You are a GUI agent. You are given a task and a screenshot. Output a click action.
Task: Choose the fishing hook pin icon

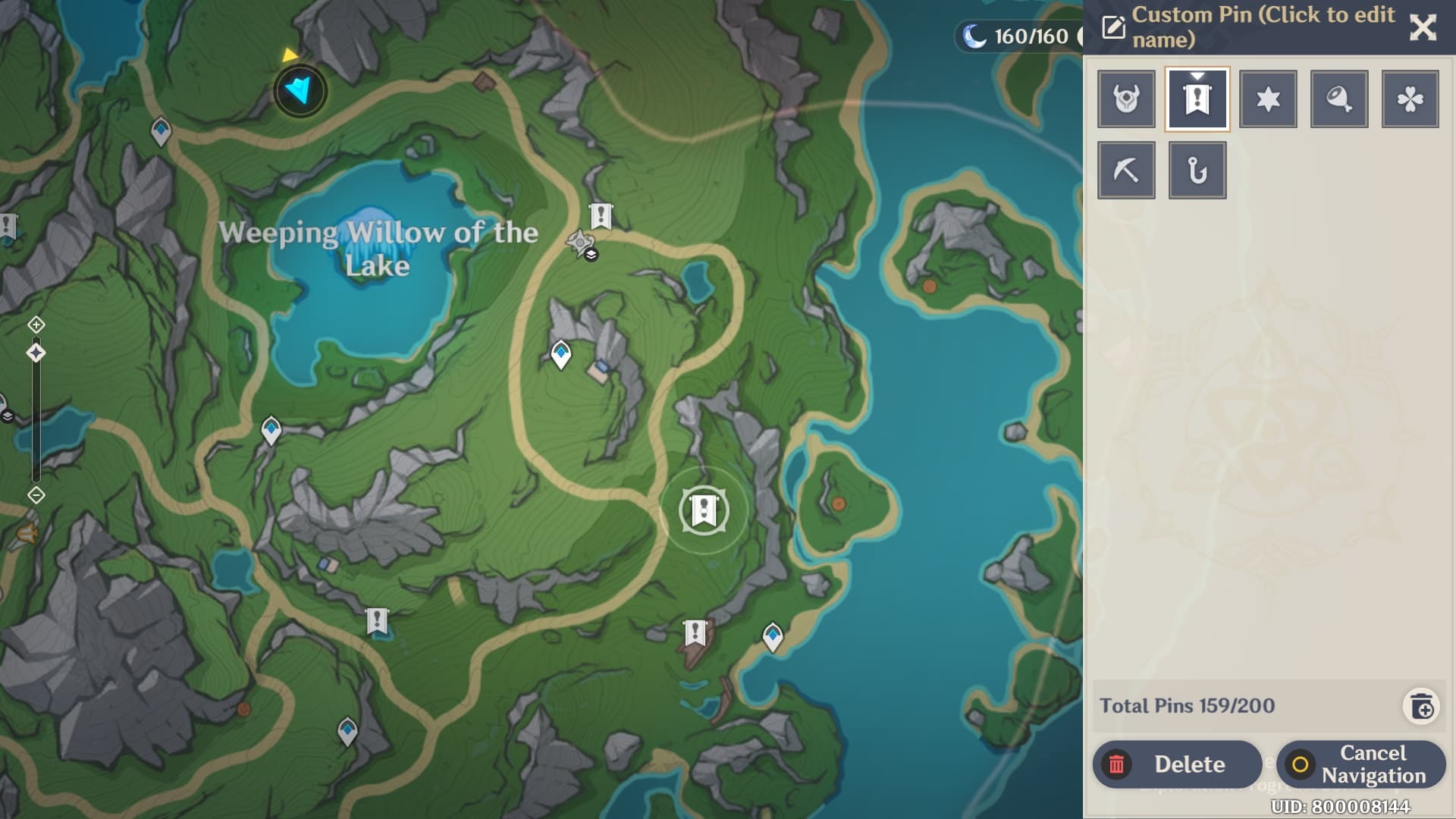point(1197,171)
